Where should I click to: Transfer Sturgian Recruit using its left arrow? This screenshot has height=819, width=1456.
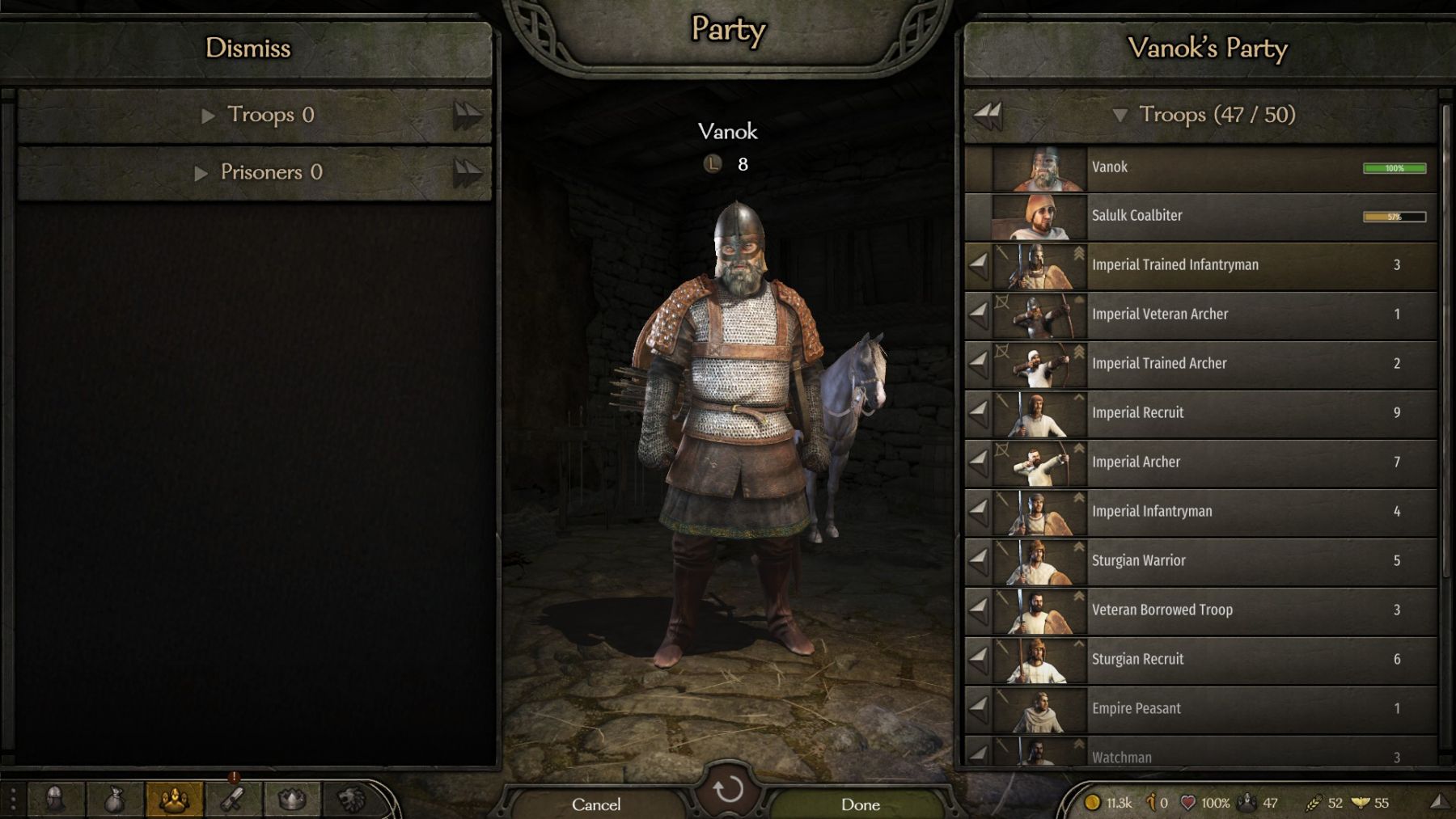tap(979, 659)
